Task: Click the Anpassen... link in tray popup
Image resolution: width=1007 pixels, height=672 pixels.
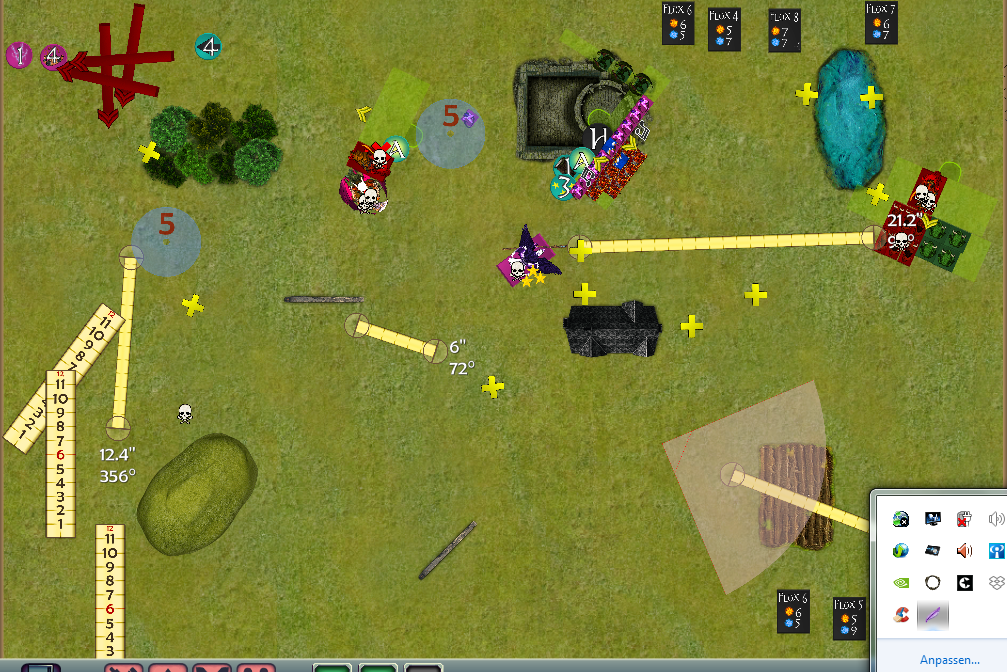Action: 949,661
